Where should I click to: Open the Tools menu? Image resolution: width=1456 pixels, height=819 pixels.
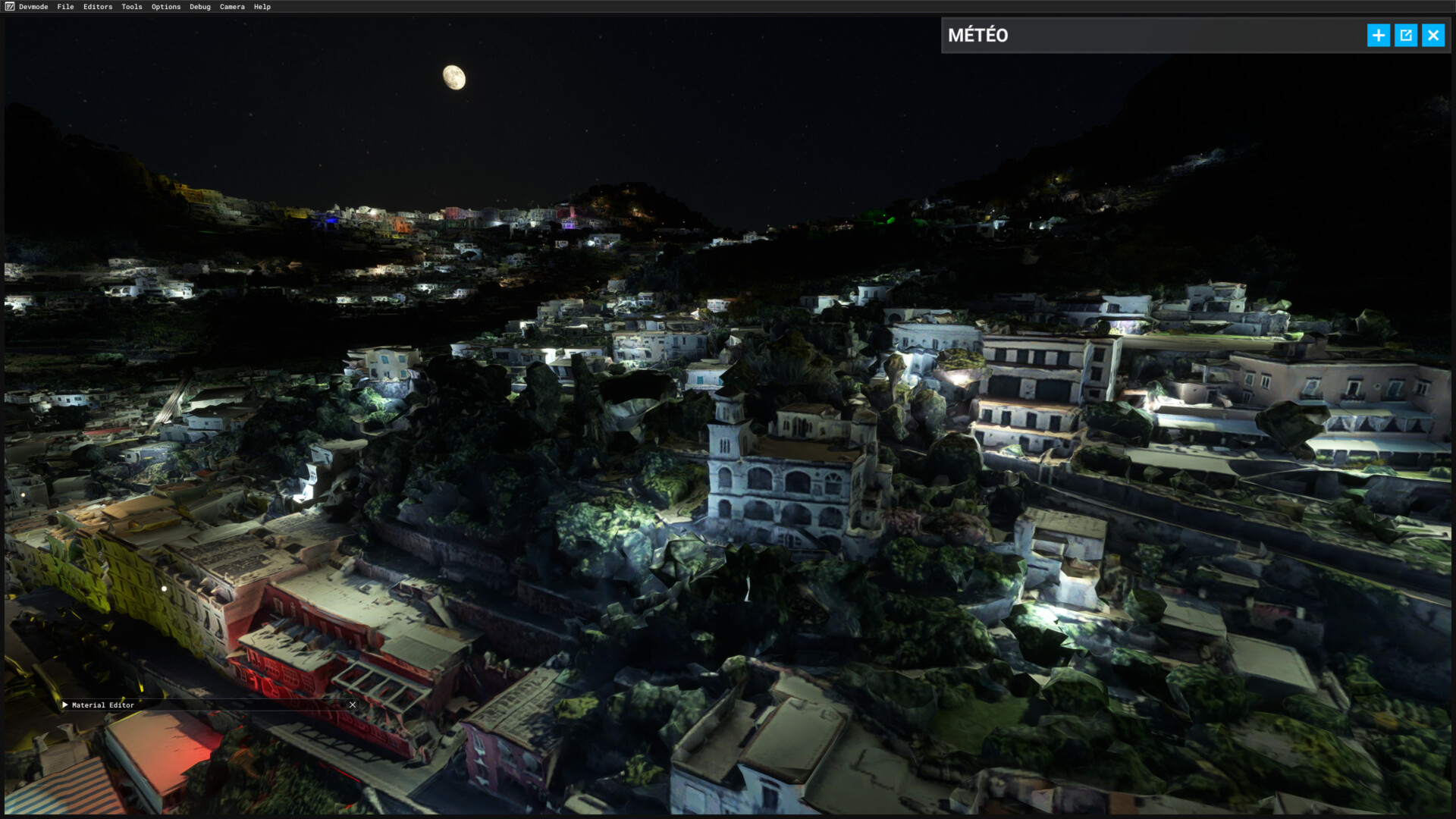[x=132, y=7]
